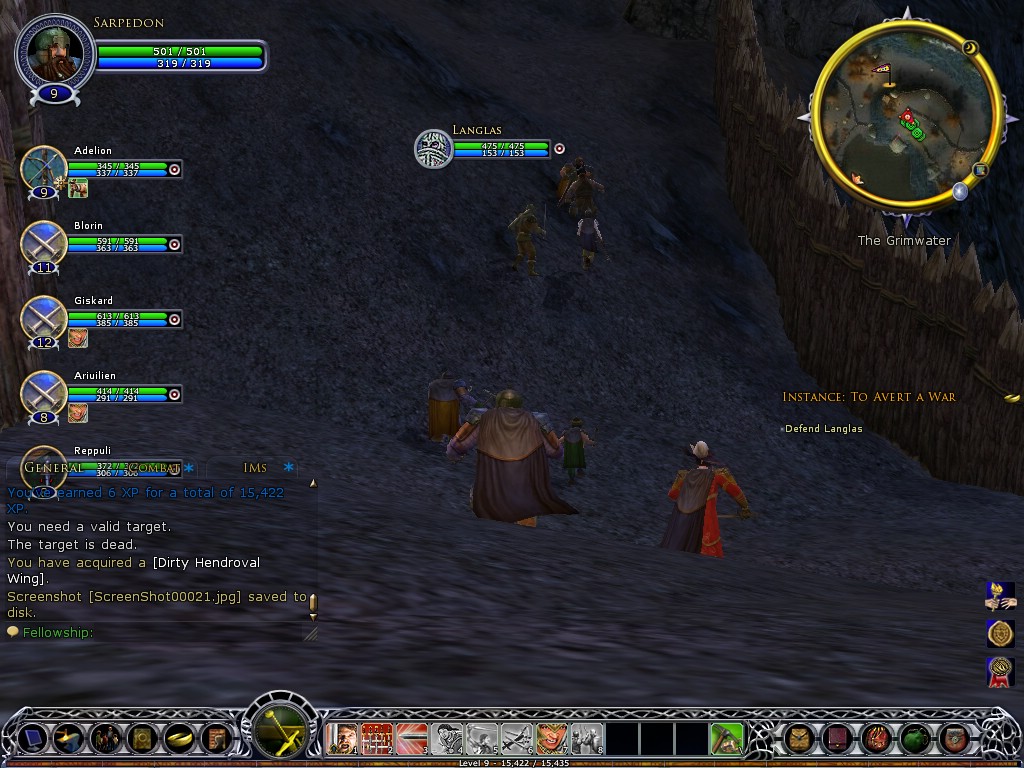This screenshot has height=768, width=1024.
Task: Switch to the General chat tab
Action: (53, 467)
